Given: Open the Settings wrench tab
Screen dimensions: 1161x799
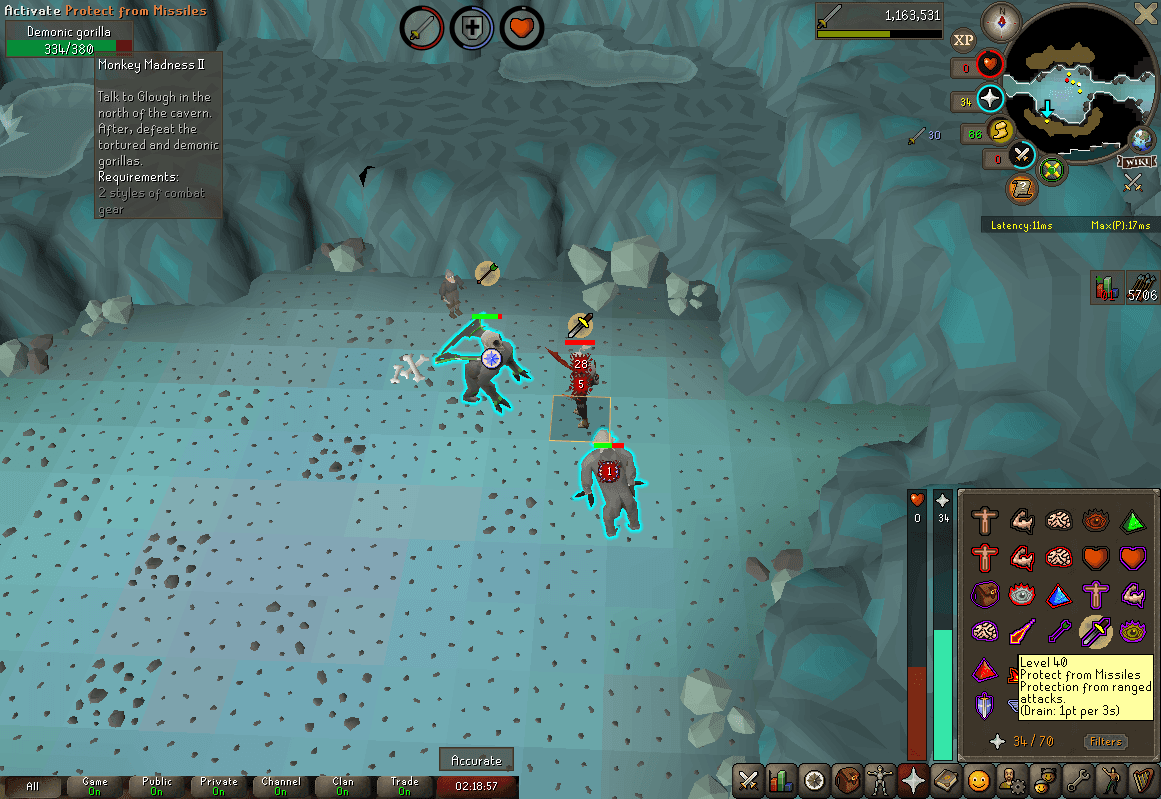Looking at the screenshot, I should tap(1078, 780).
